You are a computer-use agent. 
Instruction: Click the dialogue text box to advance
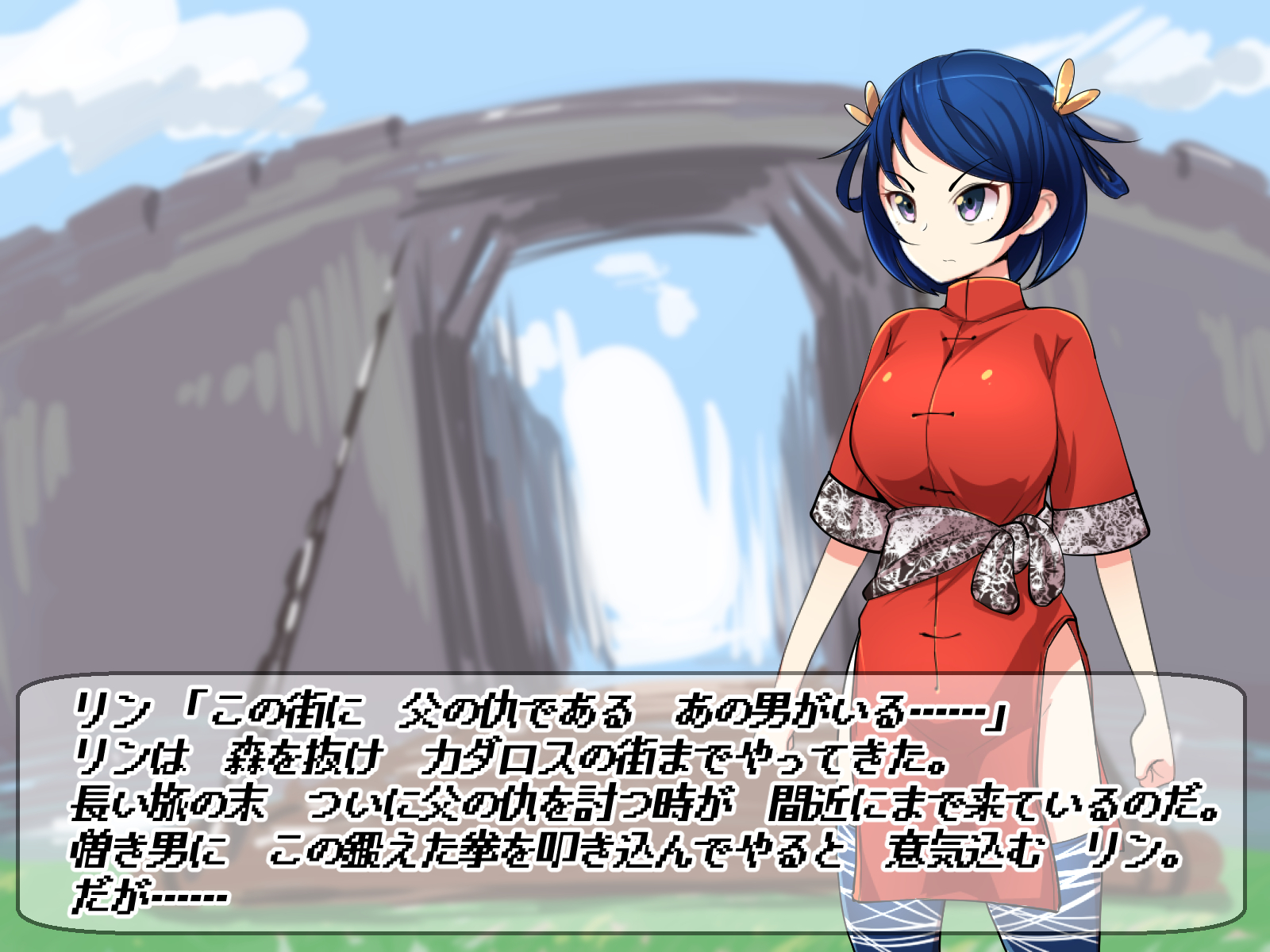[631, 803]
